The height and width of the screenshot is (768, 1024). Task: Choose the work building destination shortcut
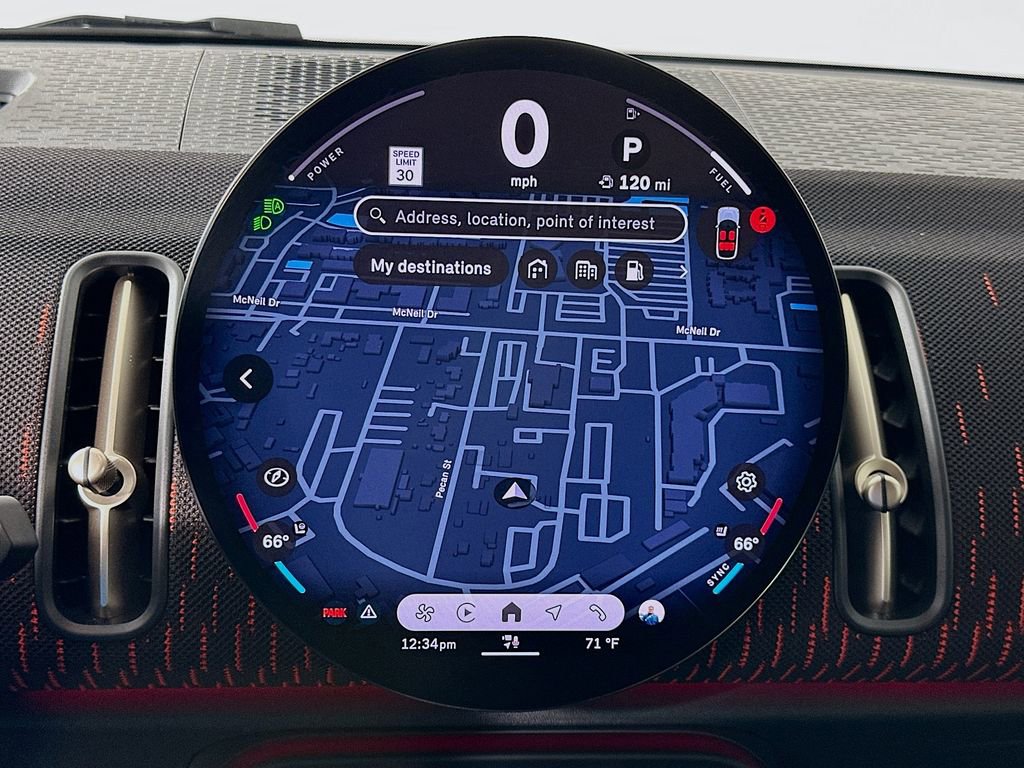point(586,269)
